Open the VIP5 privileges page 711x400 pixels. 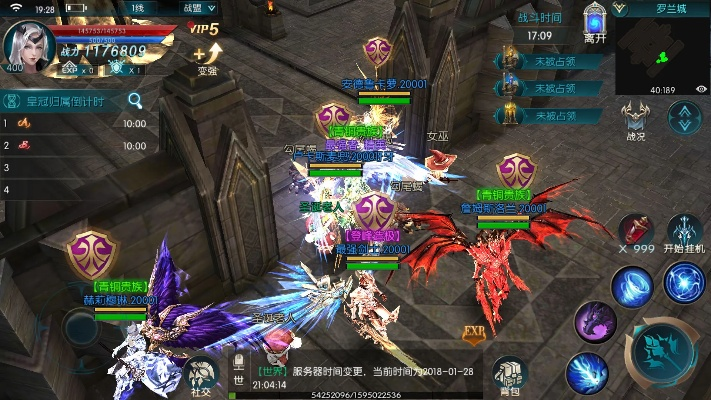coord(205,28)
